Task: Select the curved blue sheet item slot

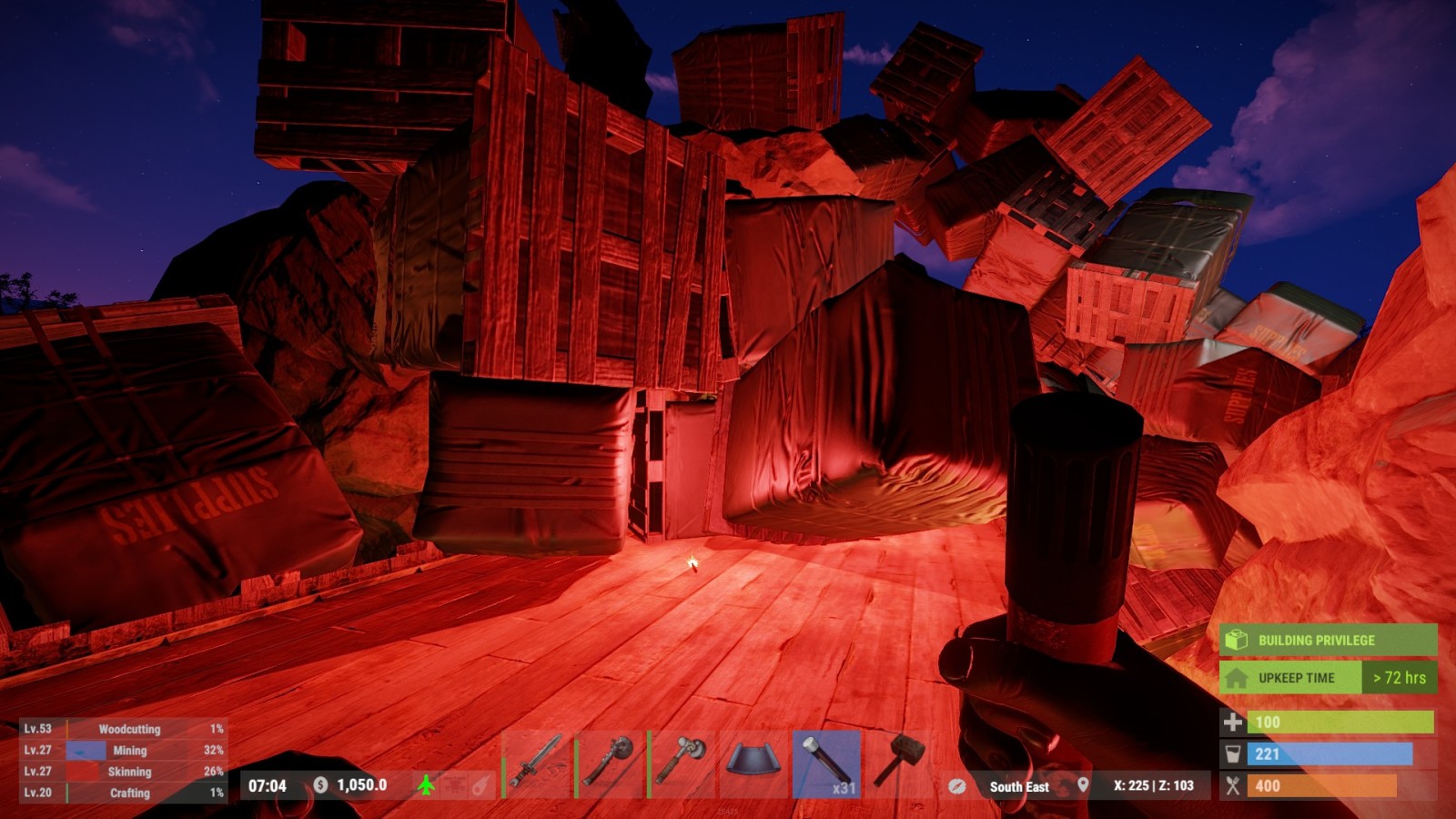Action: click(753, 763)
